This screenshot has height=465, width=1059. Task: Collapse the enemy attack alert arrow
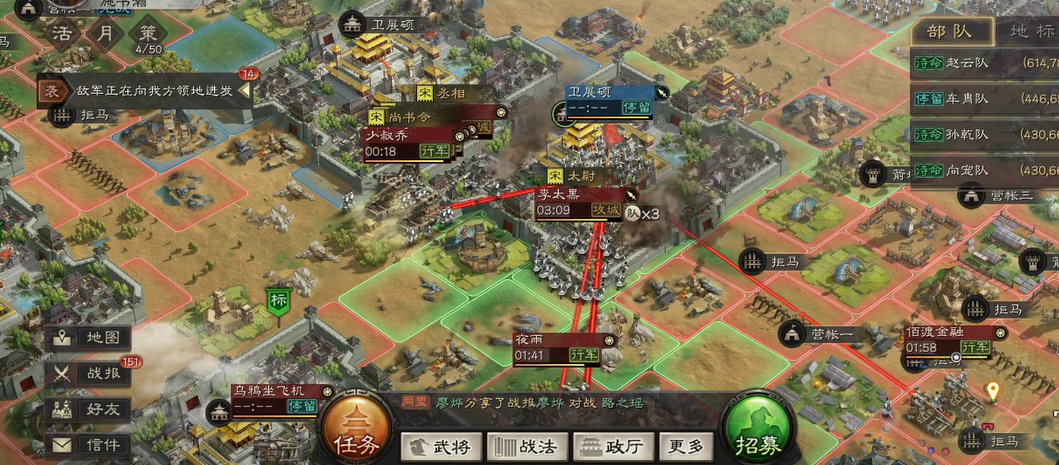point(243,91)
